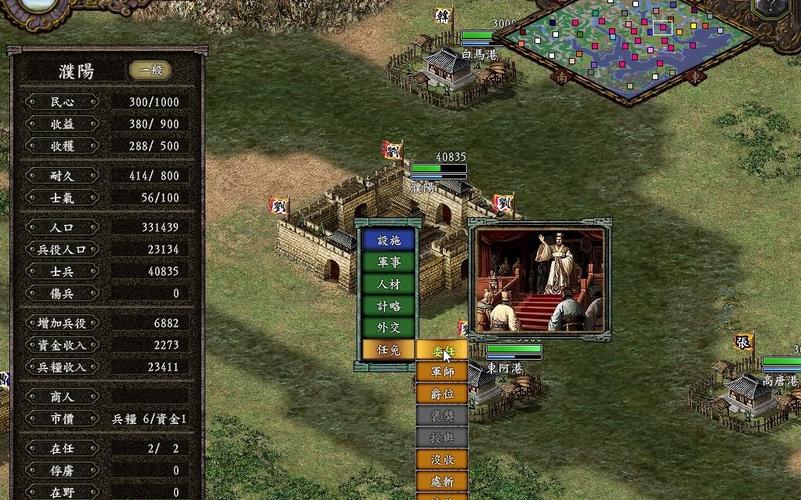
Task: Choose the 處斬 execute option
Action: coord(441,482)
